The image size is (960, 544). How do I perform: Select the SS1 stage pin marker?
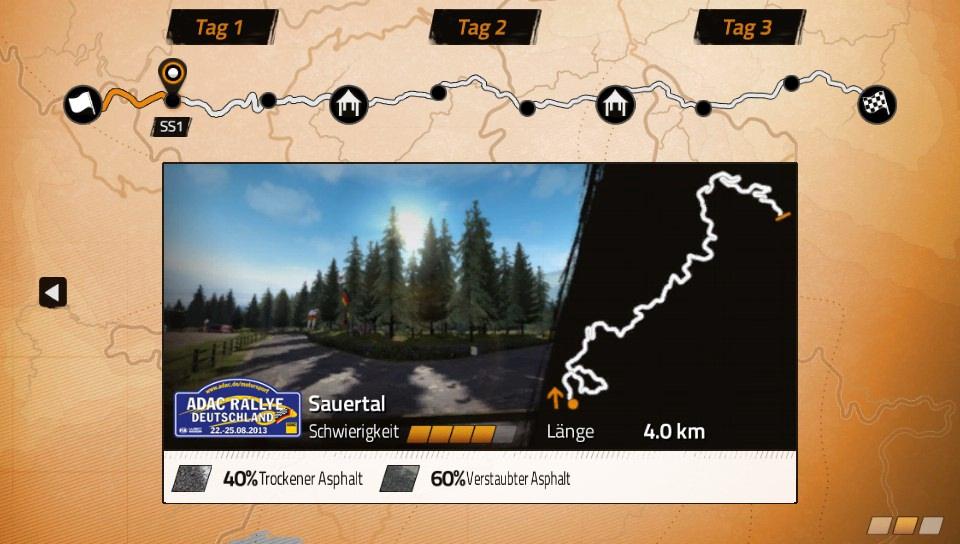(173, 75)
